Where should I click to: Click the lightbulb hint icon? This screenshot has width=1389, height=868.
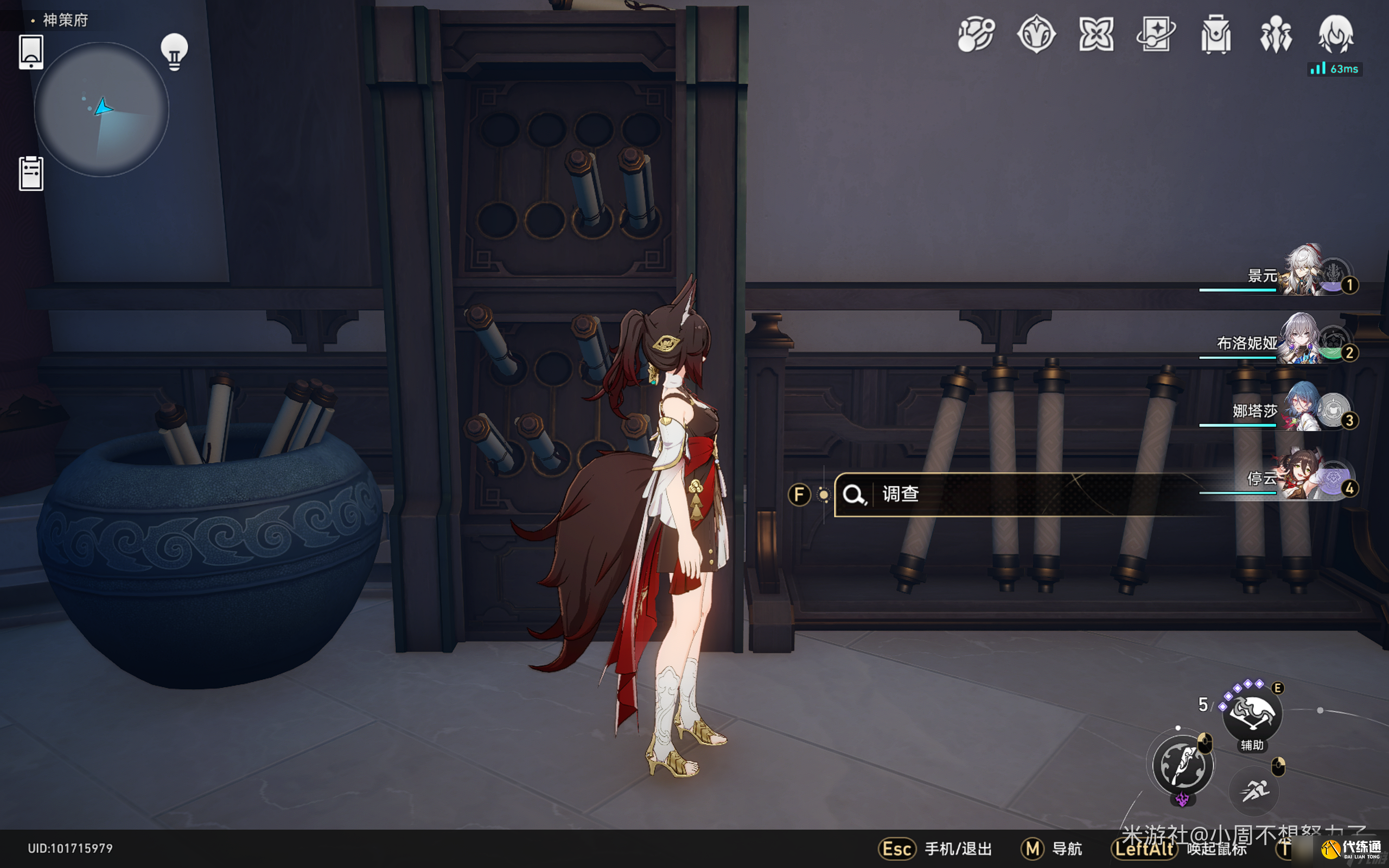pos(175,52)
